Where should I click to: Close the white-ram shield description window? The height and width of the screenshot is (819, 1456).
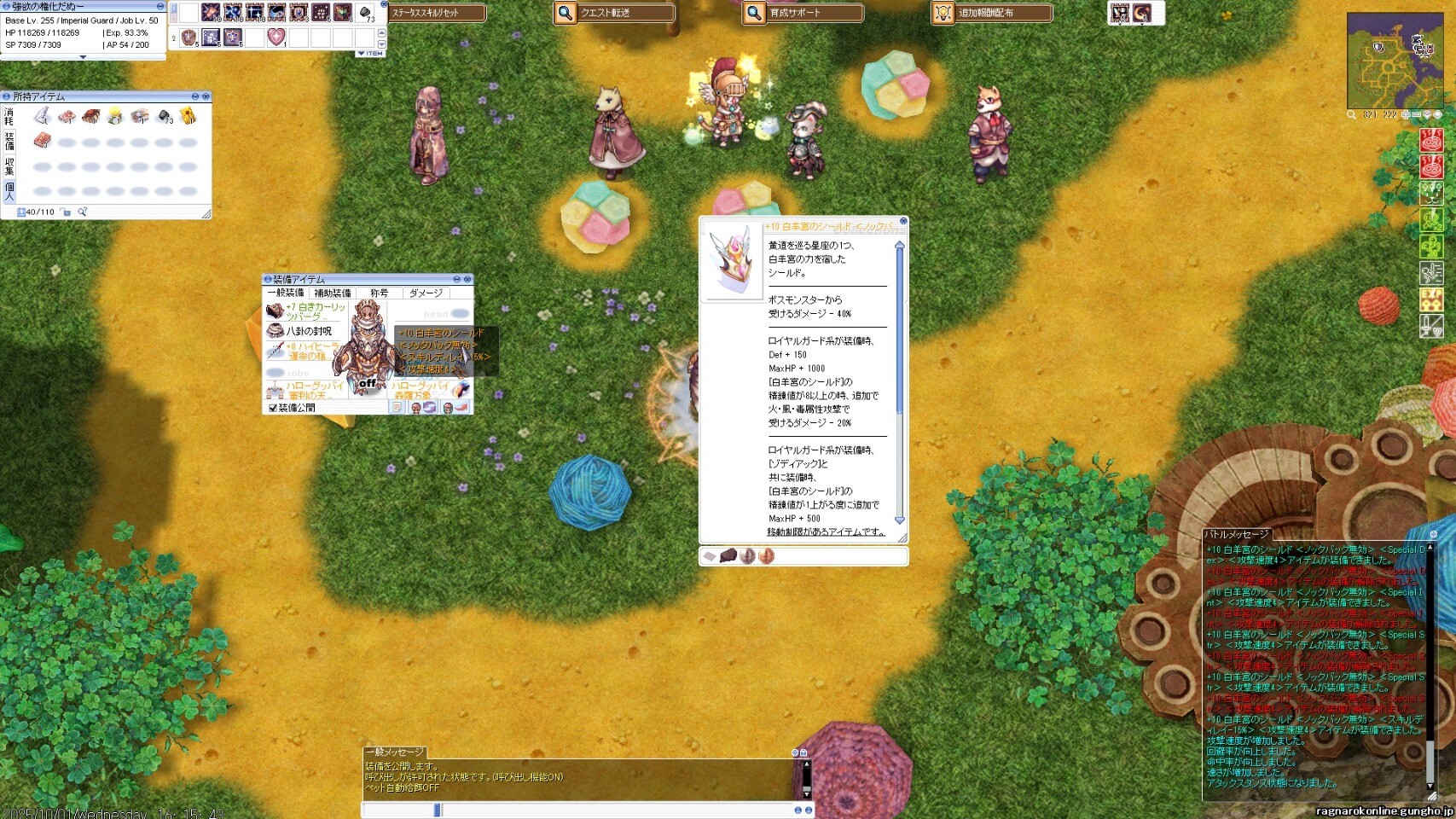[903, 222]
